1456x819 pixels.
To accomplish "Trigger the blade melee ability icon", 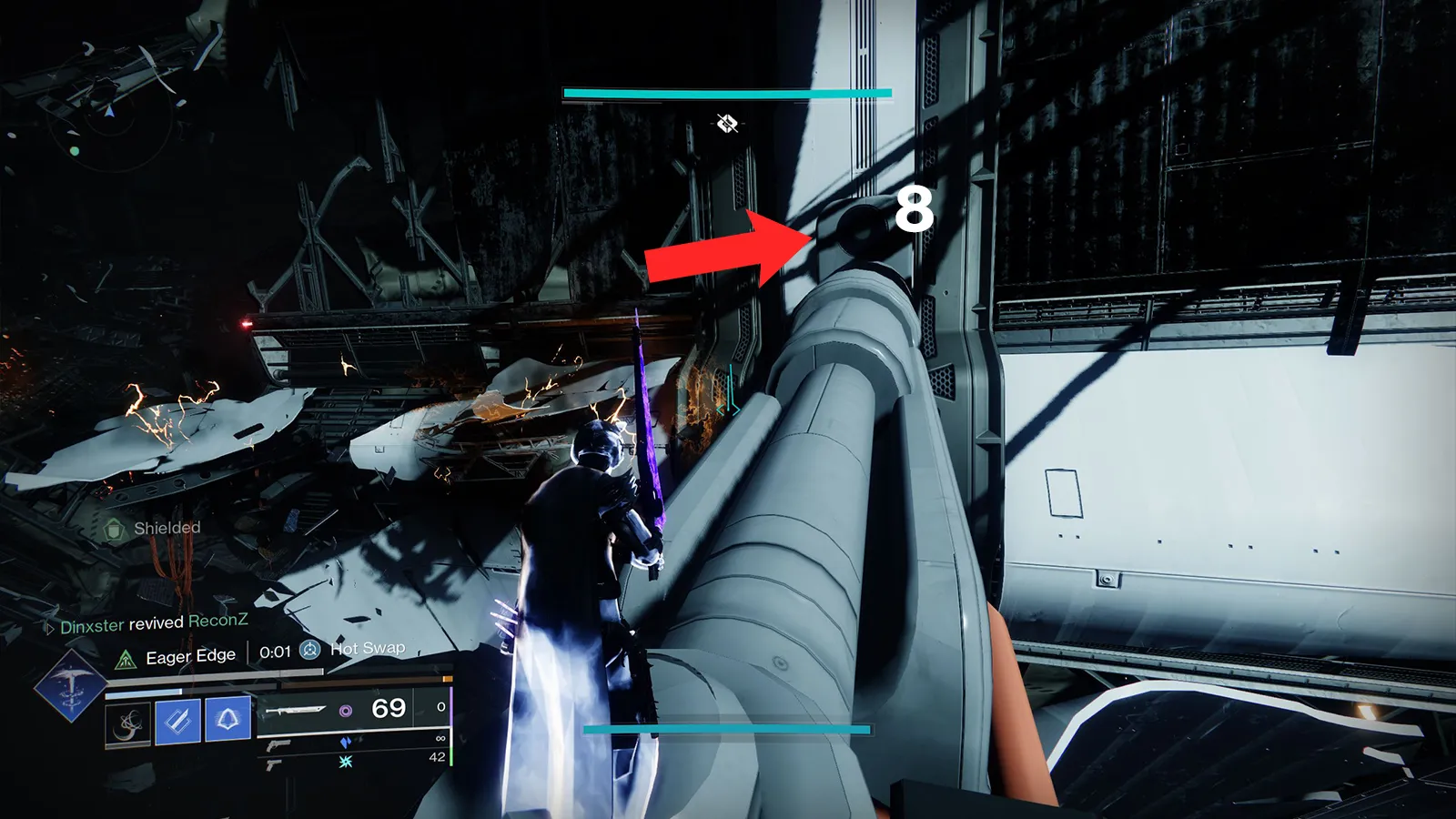I will tap(178, 722).
